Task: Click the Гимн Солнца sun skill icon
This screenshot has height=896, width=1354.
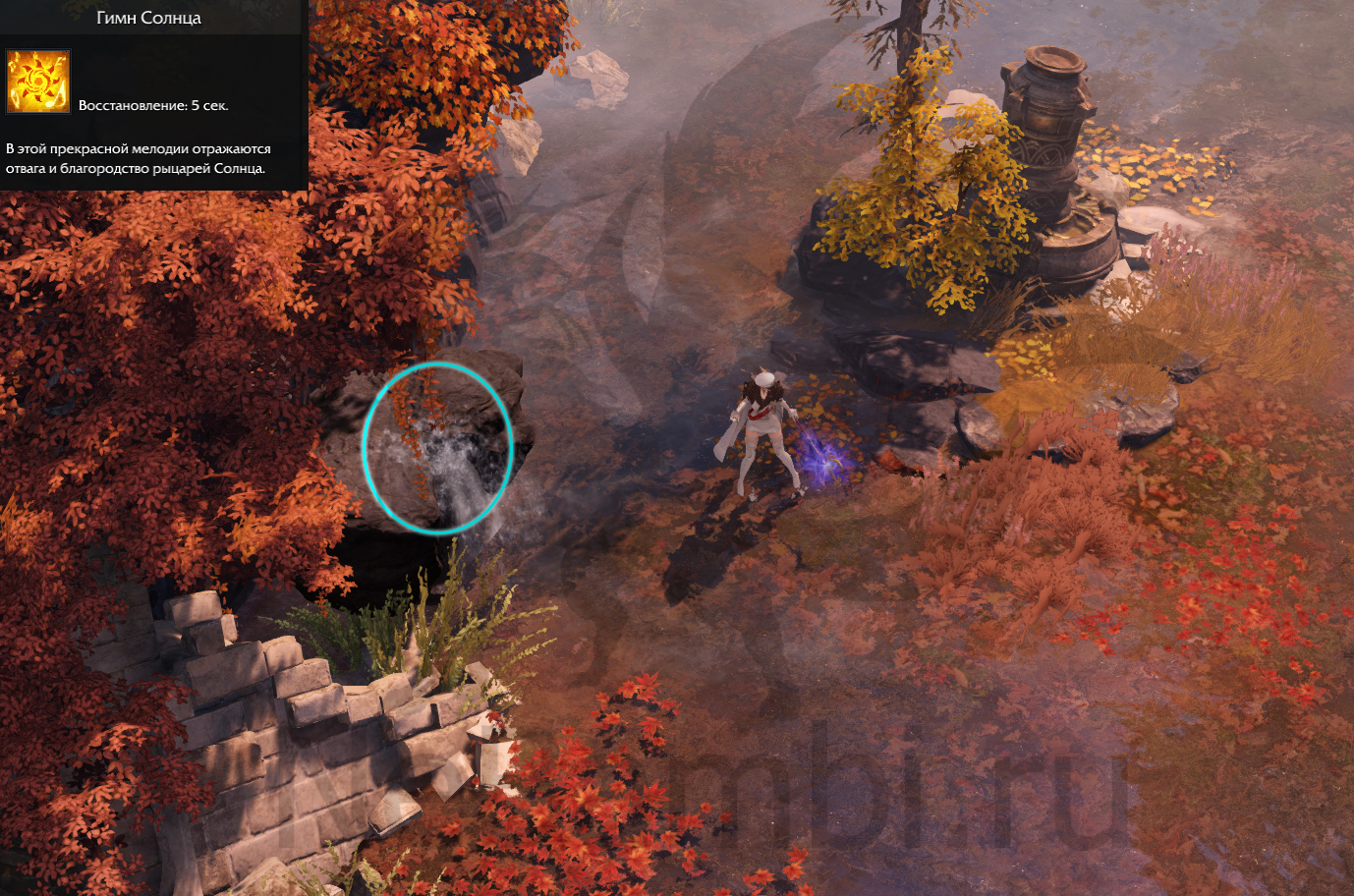Action: tap(38, 82)
